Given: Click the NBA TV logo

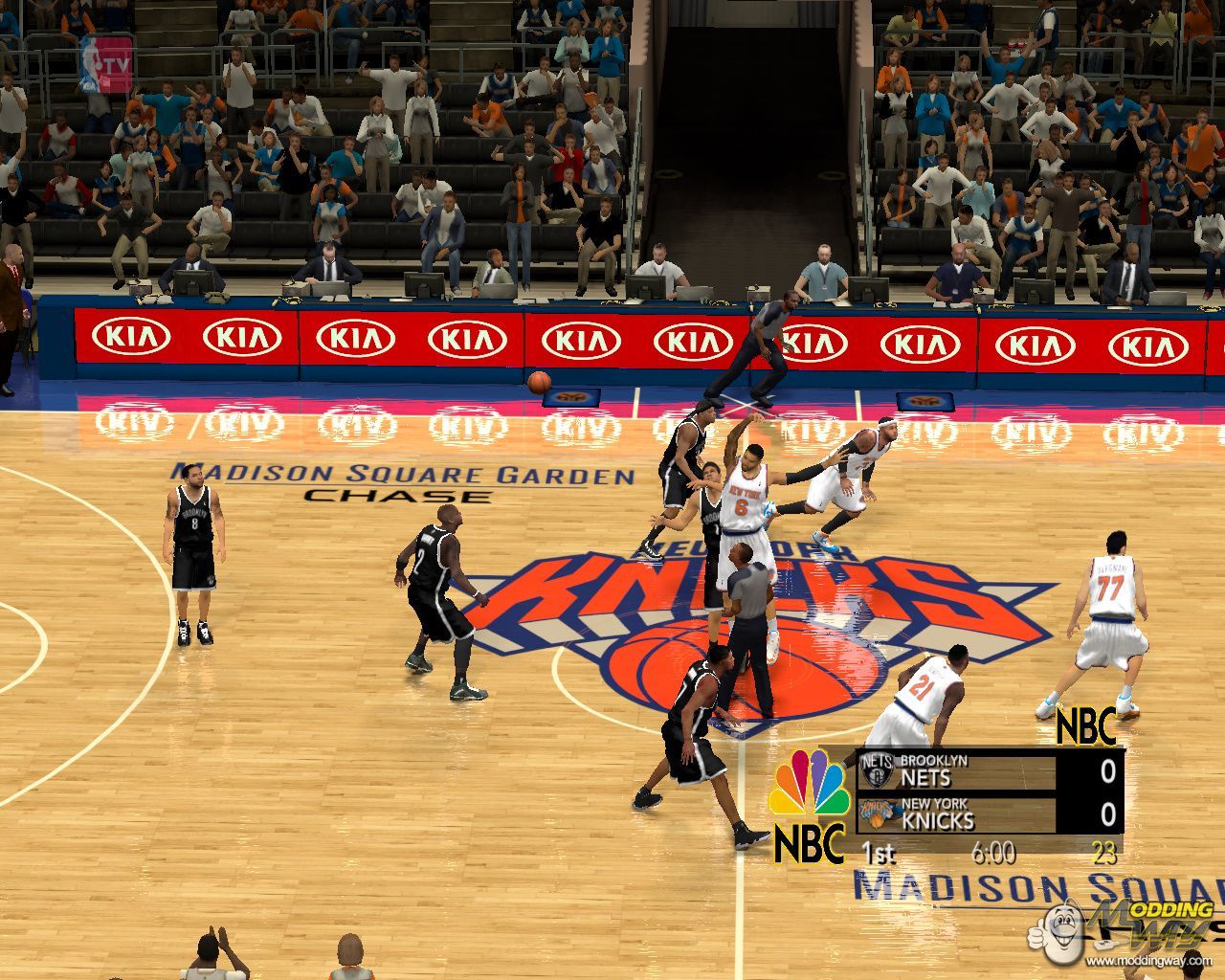Looking at the screenshot, I should 106,64.
